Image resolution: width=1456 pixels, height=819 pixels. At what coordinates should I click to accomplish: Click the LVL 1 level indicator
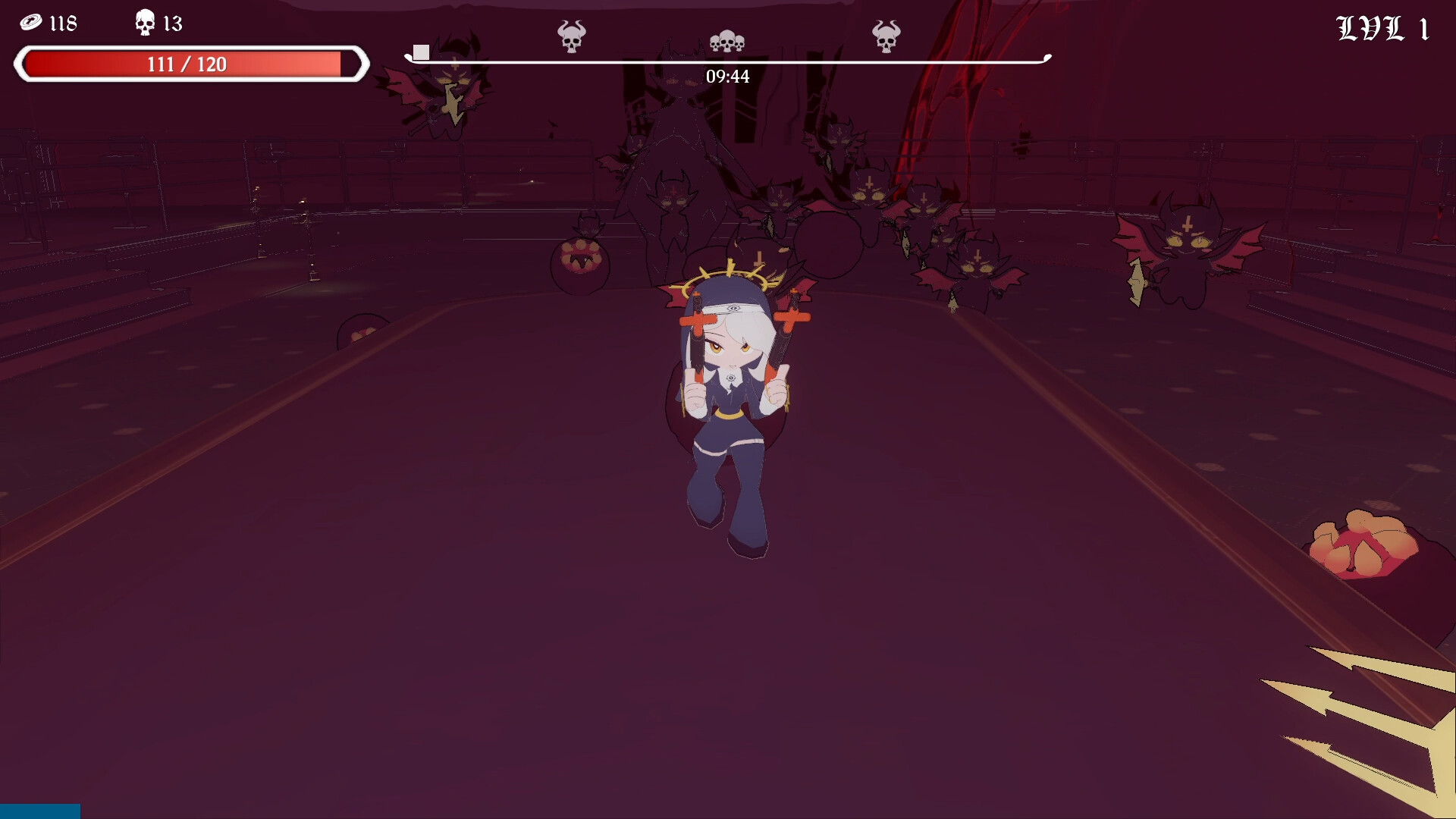[1382, 28]
